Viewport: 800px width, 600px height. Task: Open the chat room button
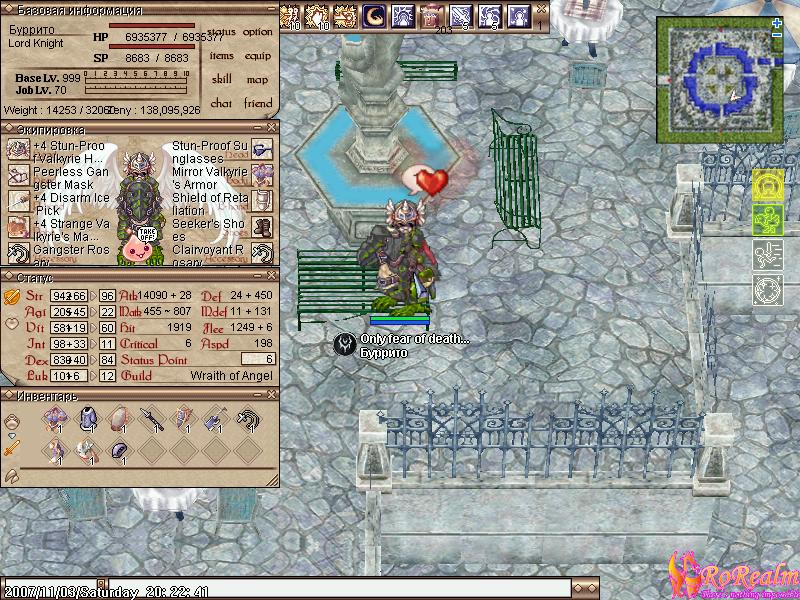(x=221, y=103)
